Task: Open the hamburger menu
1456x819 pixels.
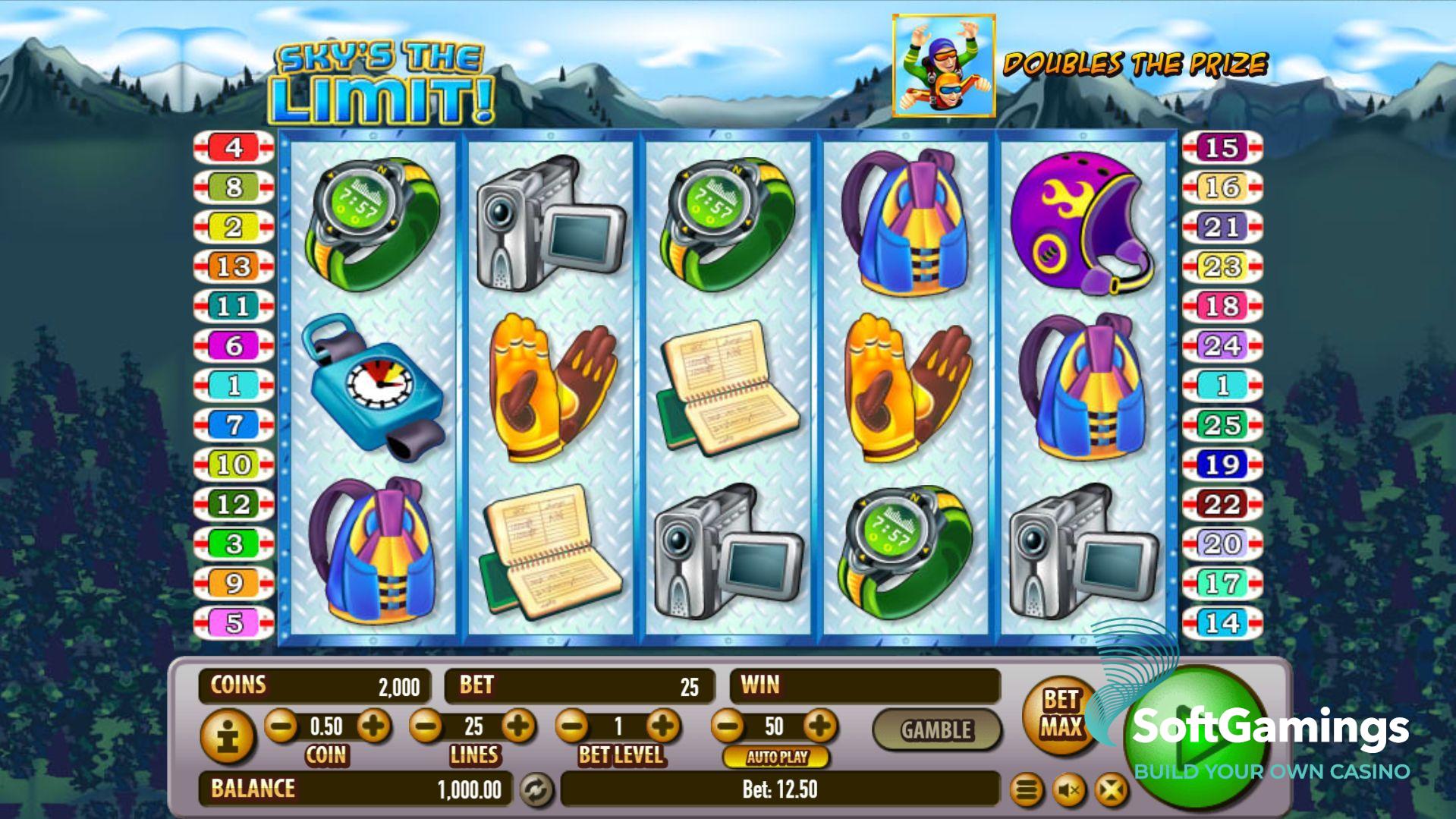Action: coord(1027,791)
